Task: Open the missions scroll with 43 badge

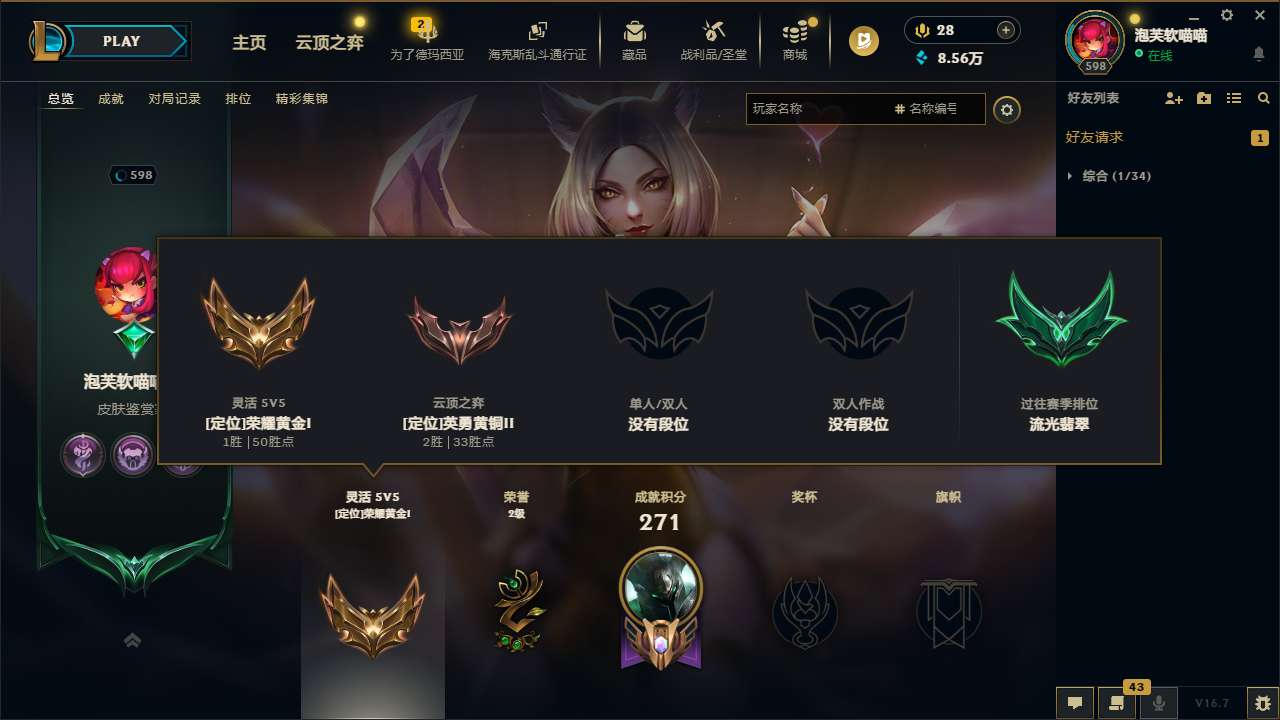Action: tap(1115, 703)
